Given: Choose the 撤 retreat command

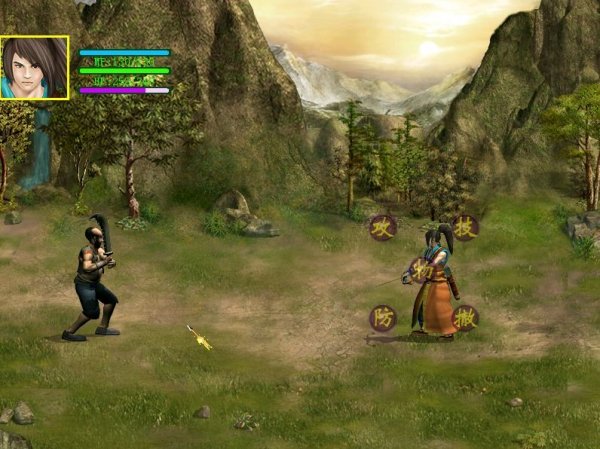Looking at the screenshot, I should (x=465, y=318).
